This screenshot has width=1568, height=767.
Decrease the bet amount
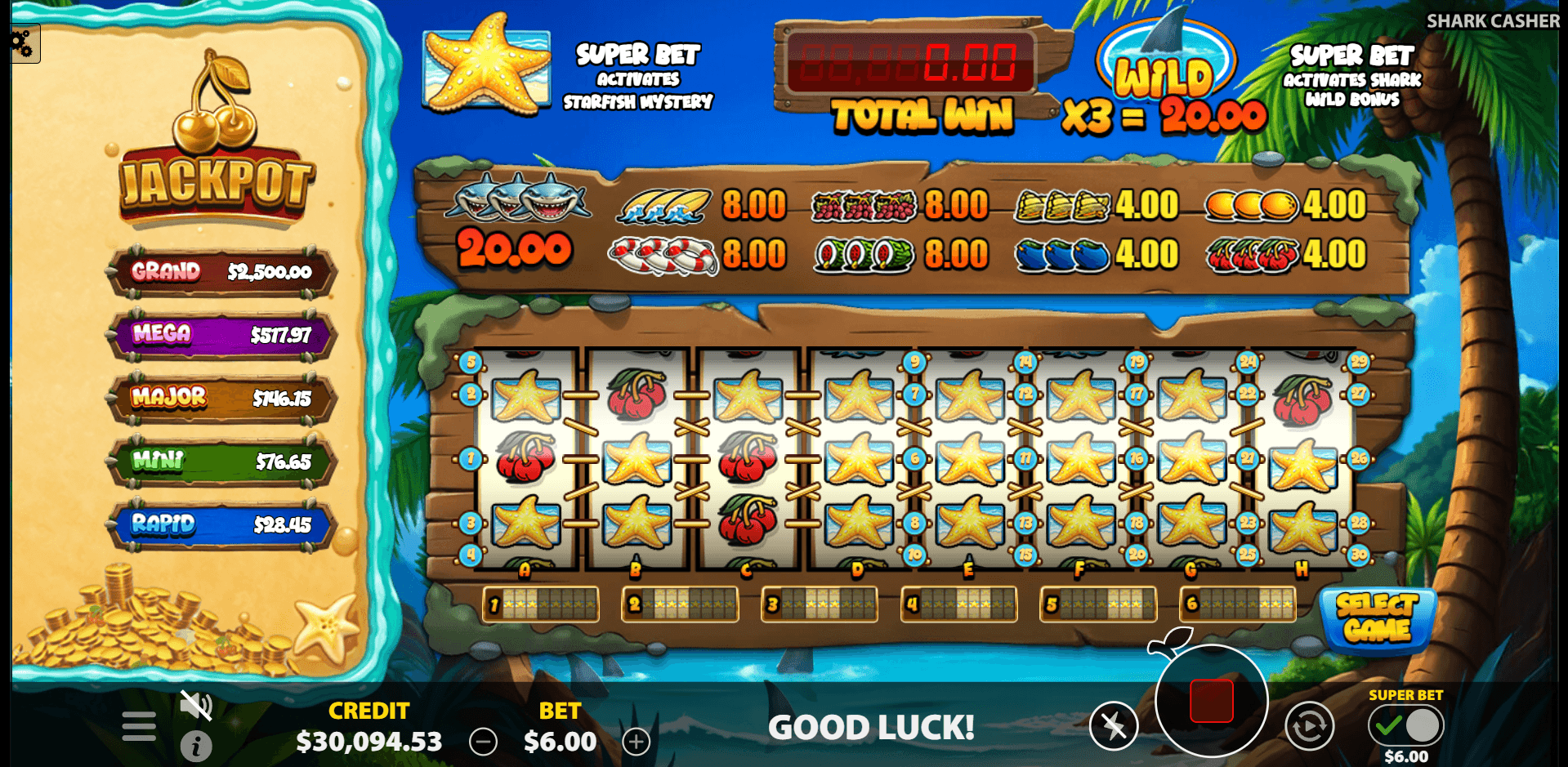click(x=483, y=742)
